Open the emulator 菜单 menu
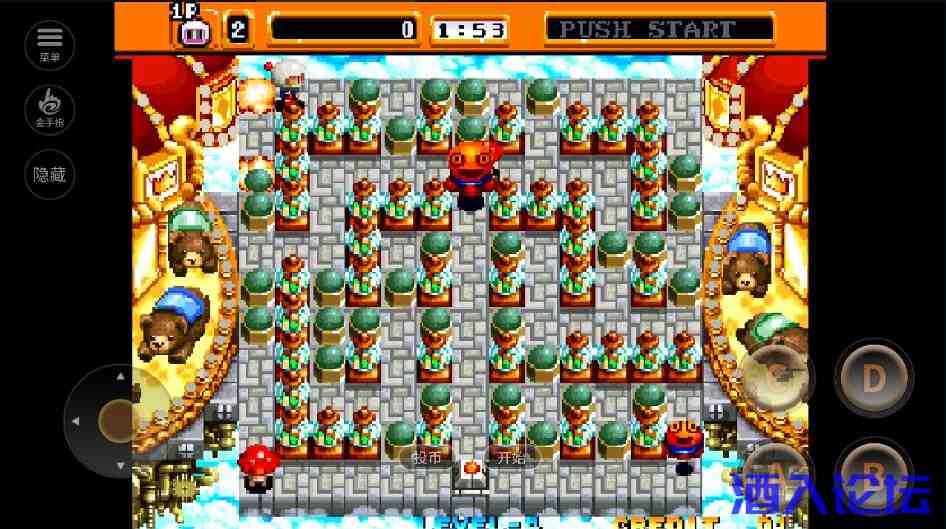This screenshot has width=946, height=529. pos(49,45)
